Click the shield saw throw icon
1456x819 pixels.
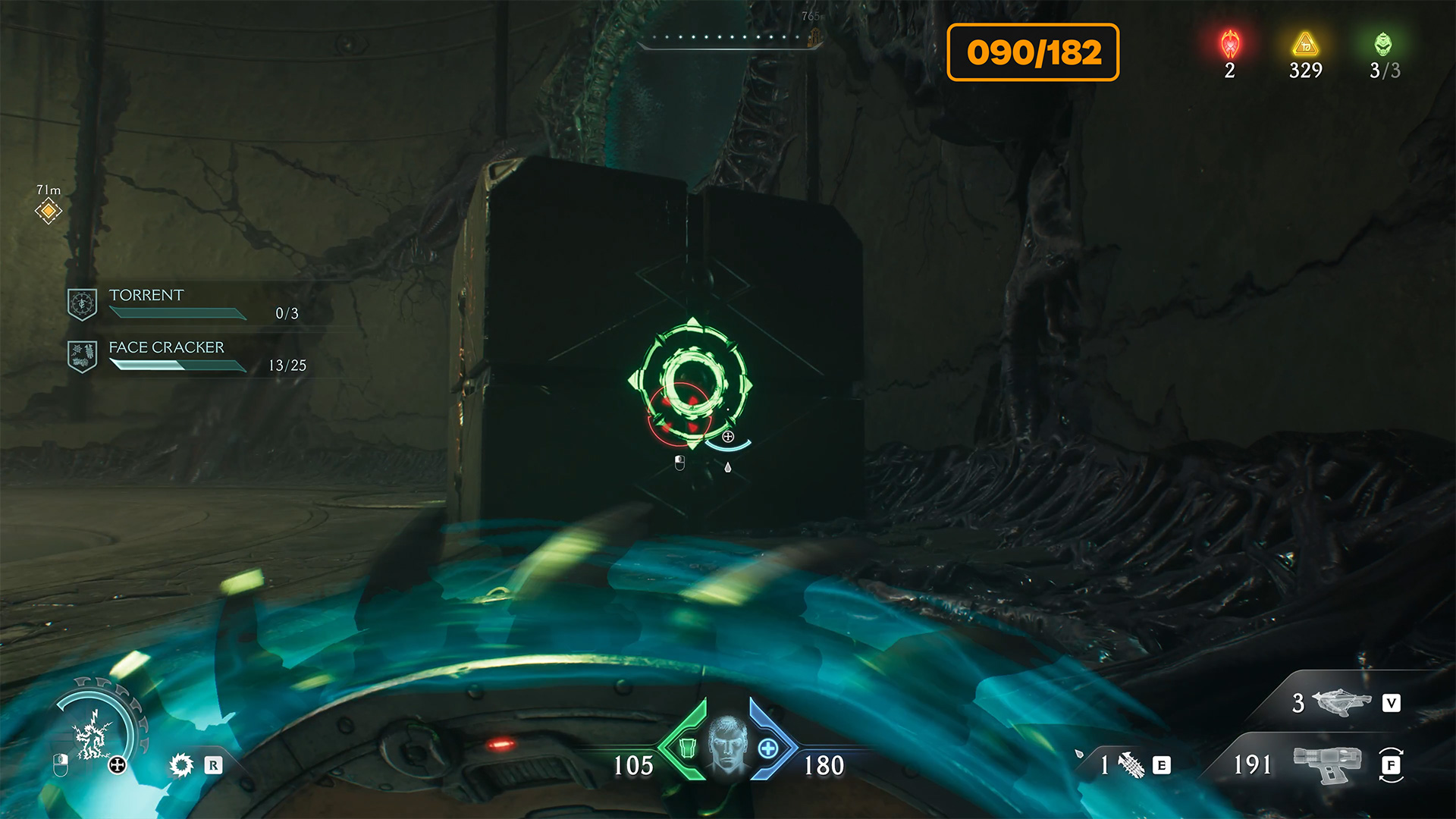[182, 764]
